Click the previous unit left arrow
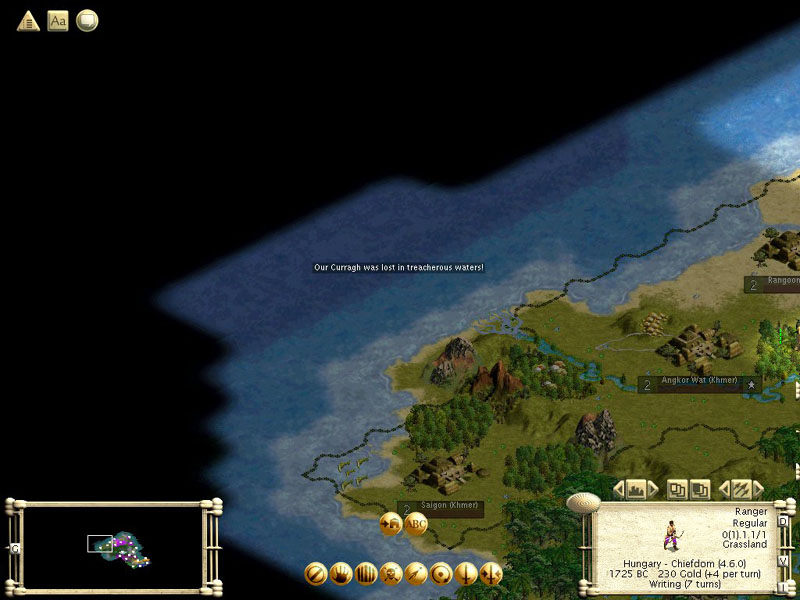800x600 pixels. [618, 489]
